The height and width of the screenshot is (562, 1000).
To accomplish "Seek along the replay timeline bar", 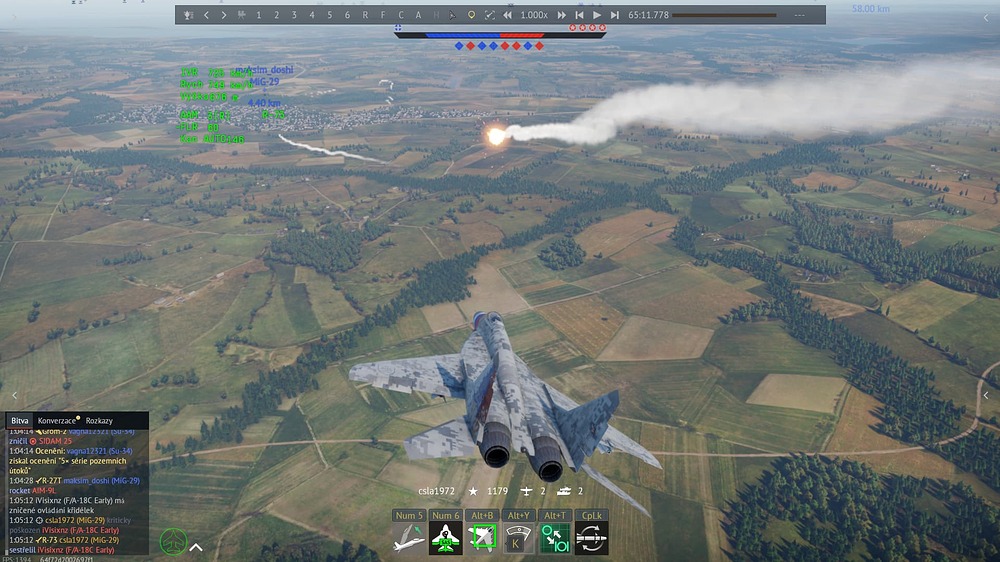I will pos(727,15).
